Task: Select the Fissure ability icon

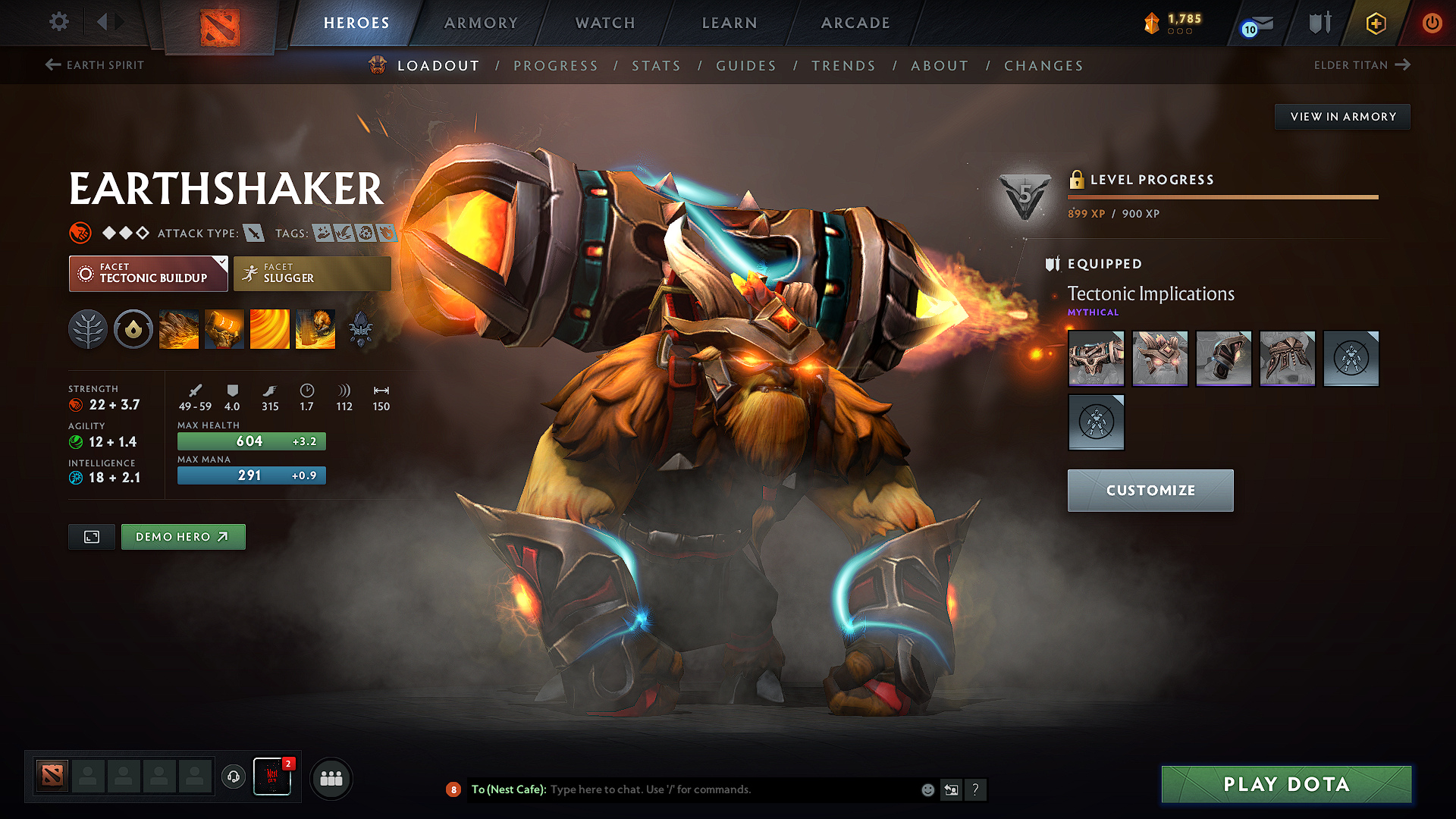Action: (x=178, y=328)
